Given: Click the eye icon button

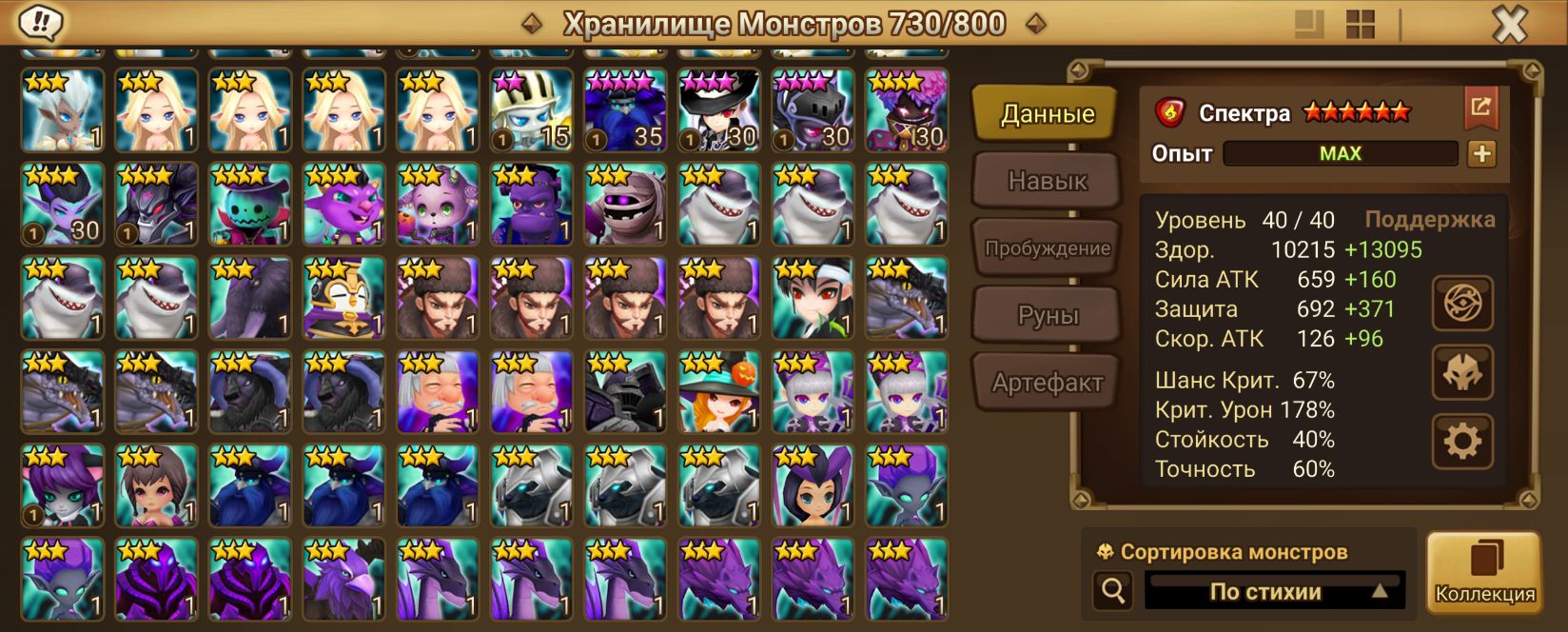Looking at the screenshot, I should tap(1462, 304).
